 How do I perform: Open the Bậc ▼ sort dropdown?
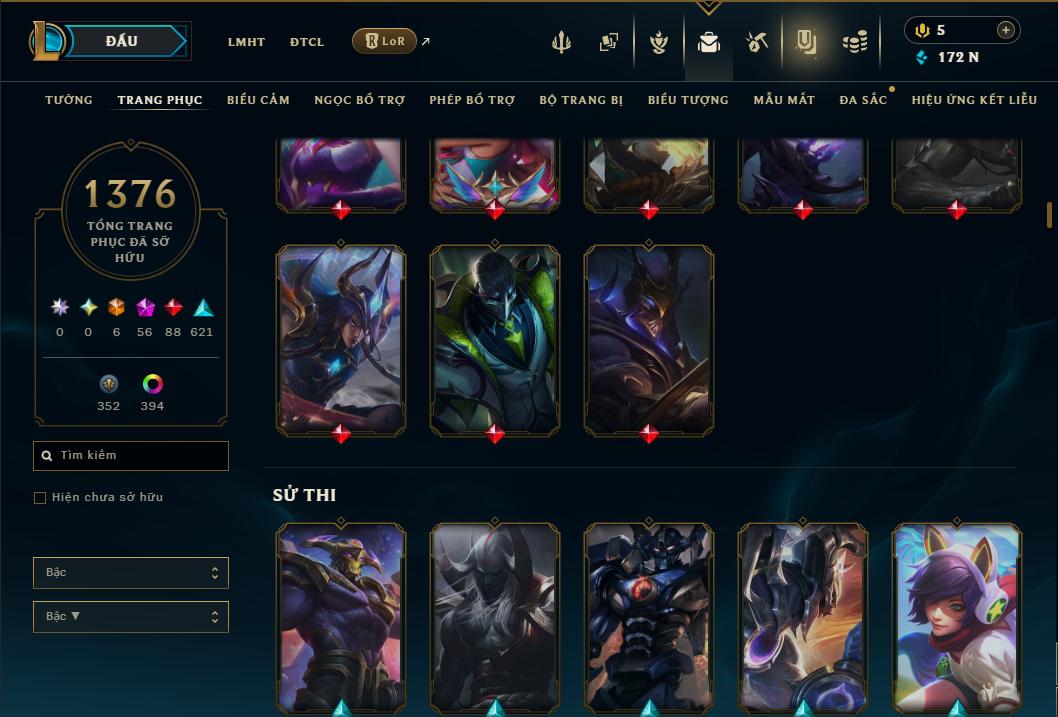pos(131,617)
